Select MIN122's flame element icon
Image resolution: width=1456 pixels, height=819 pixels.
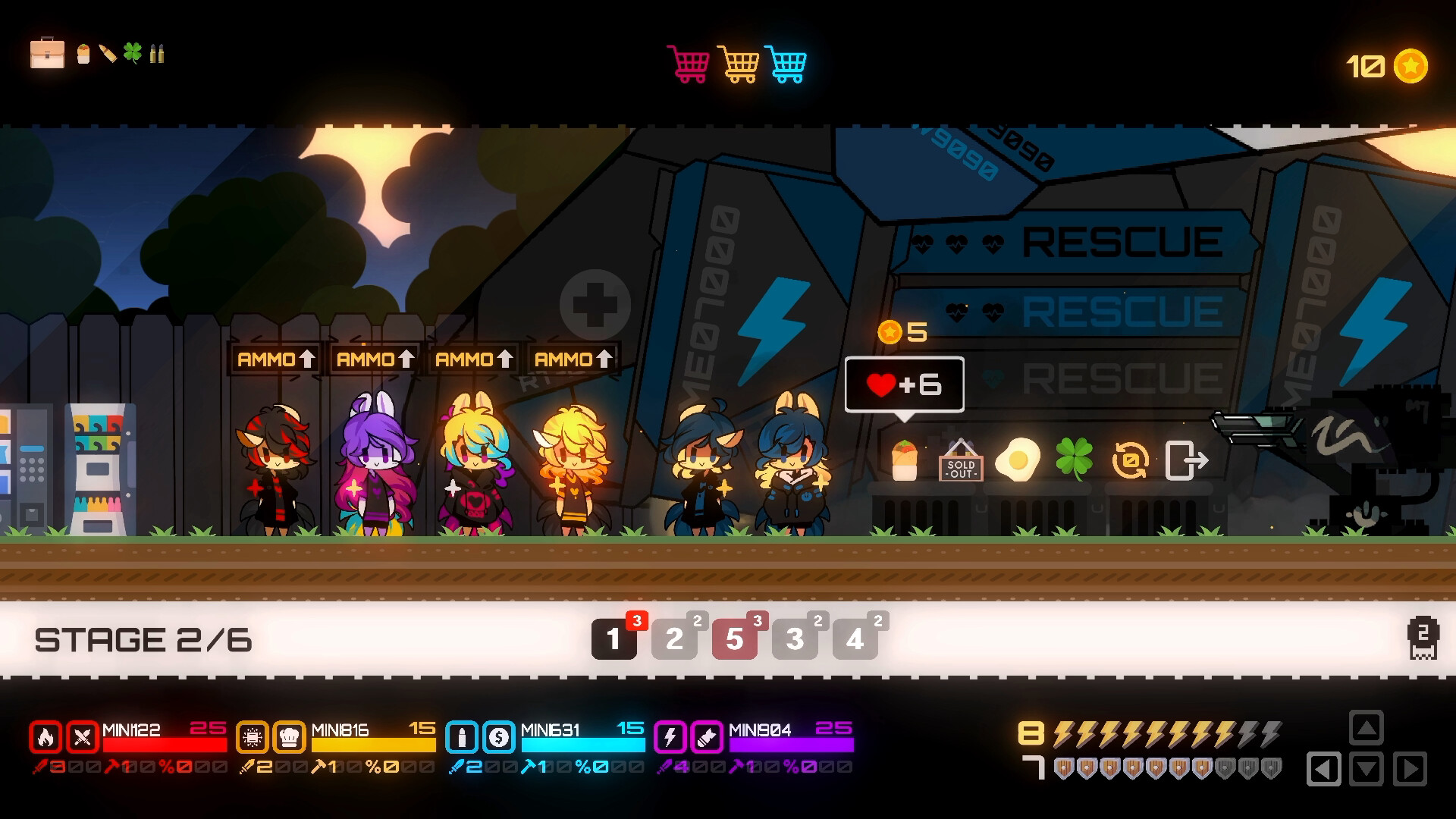coord(47,737)
